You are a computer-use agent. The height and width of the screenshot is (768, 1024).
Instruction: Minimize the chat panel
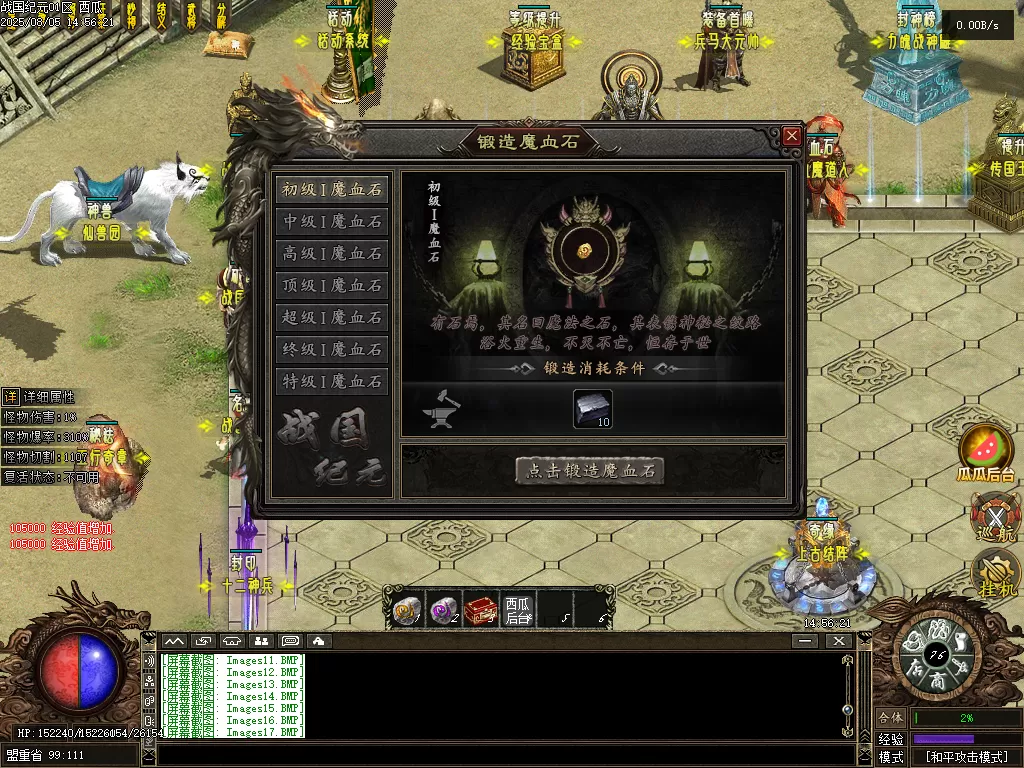tap(806, 640)
